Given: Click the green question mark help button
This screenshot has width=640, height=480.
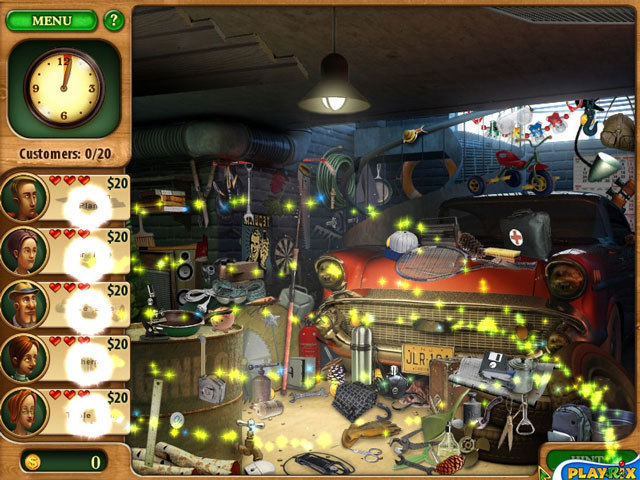Looking at the screenshot, I should point(114,20).
